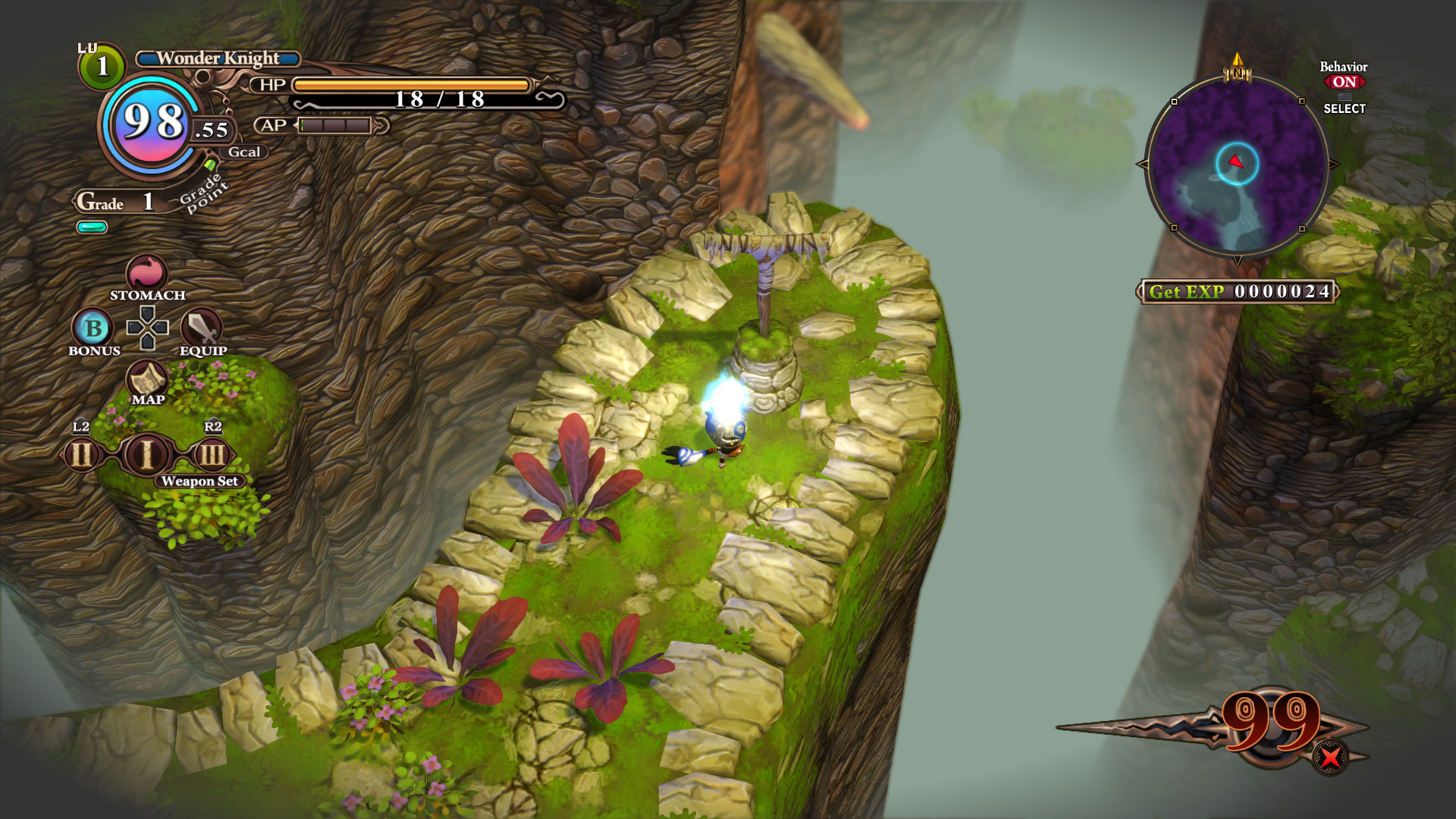The height and width of the screenshot is (819, 1456).
Task: Select weapon set I
Action: 146,455
